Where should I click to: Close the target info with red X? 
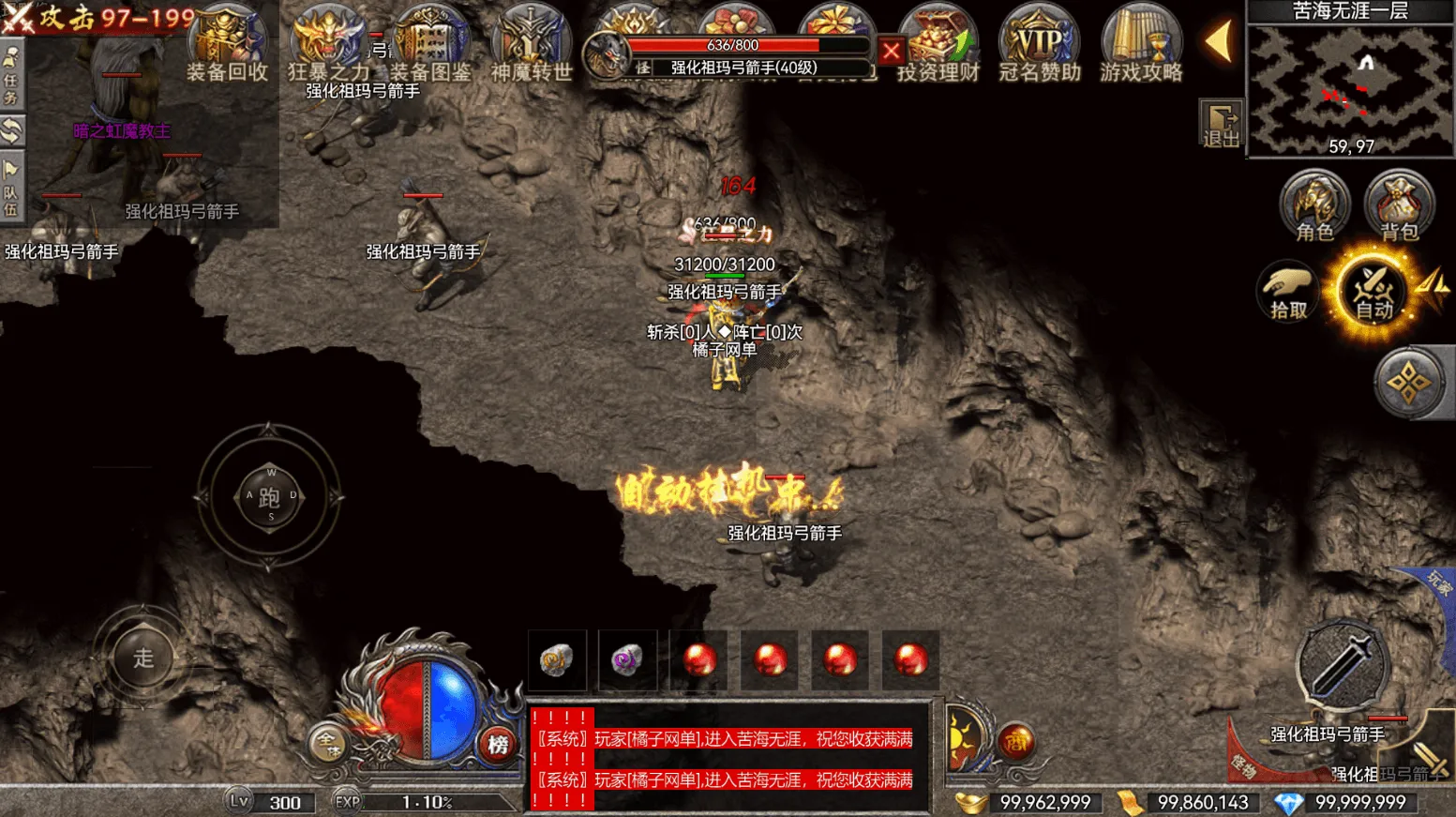891,51
